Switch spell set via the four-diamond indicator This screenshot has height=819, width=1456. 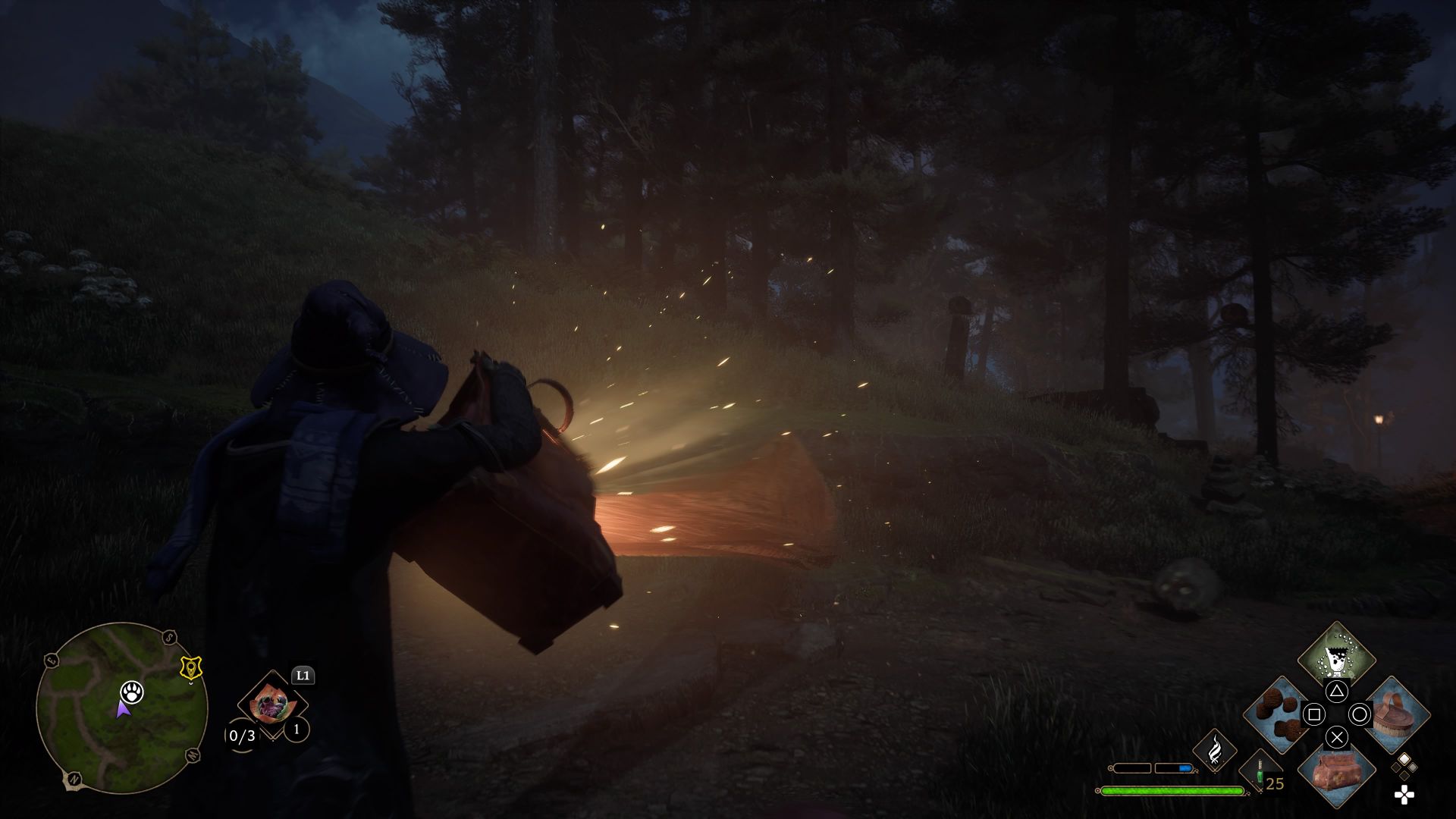[x=1404, y=765]
